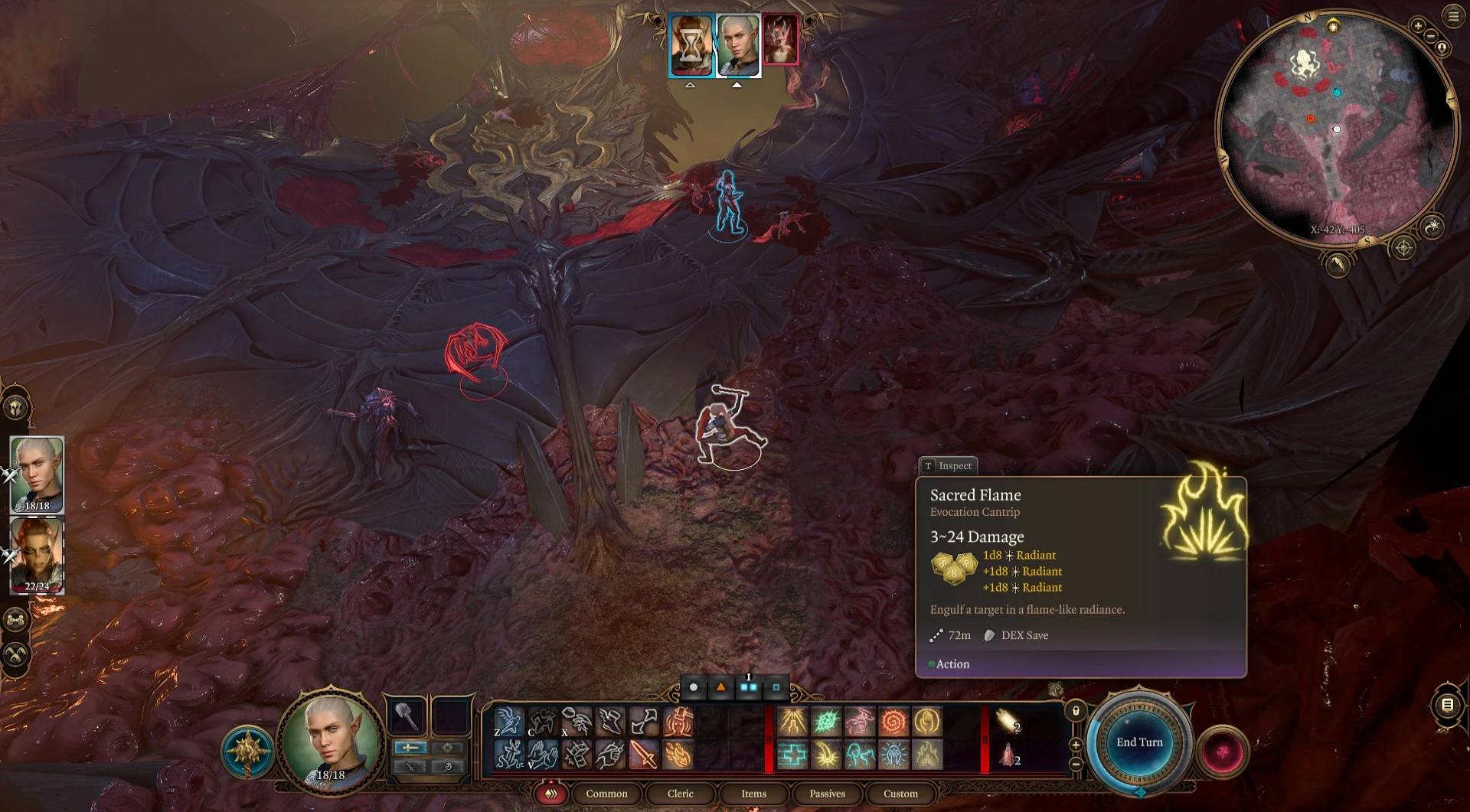
Task: Open the Common actions tab
Action: (606, 794)
